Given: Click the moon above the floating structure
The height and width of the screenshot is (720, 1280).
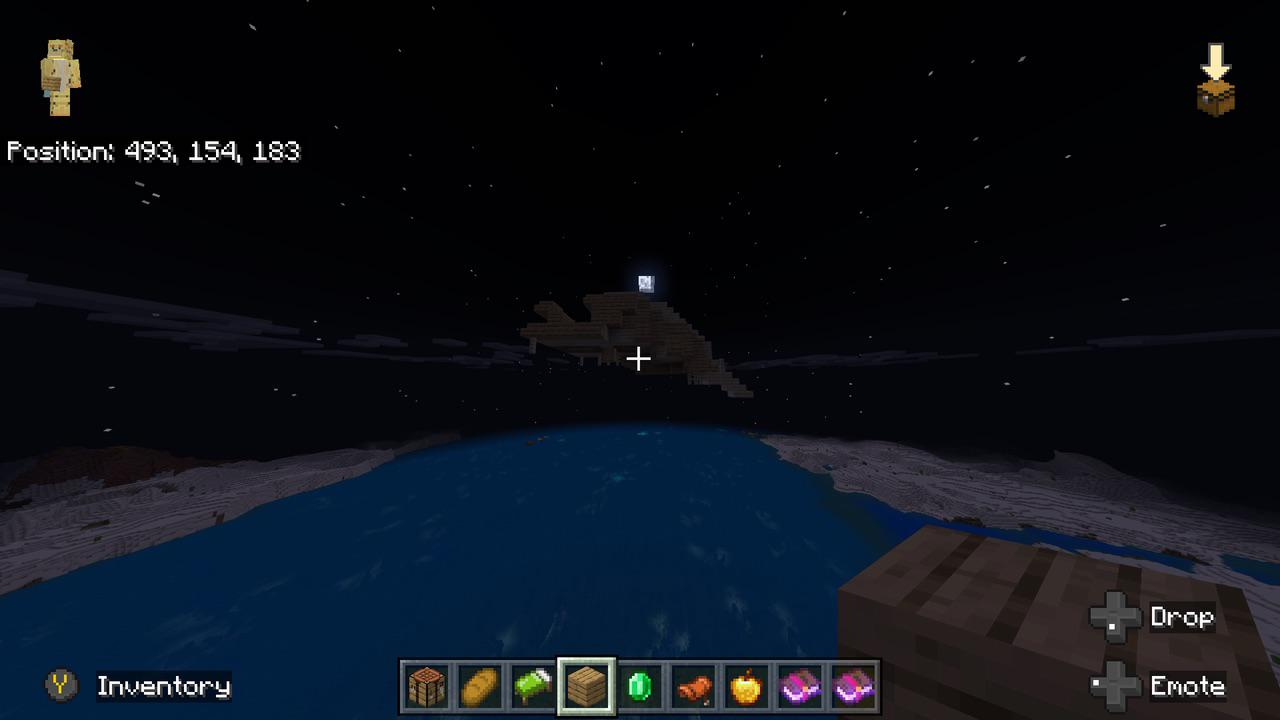Looking at the screenshot, I should pos(645,284).
